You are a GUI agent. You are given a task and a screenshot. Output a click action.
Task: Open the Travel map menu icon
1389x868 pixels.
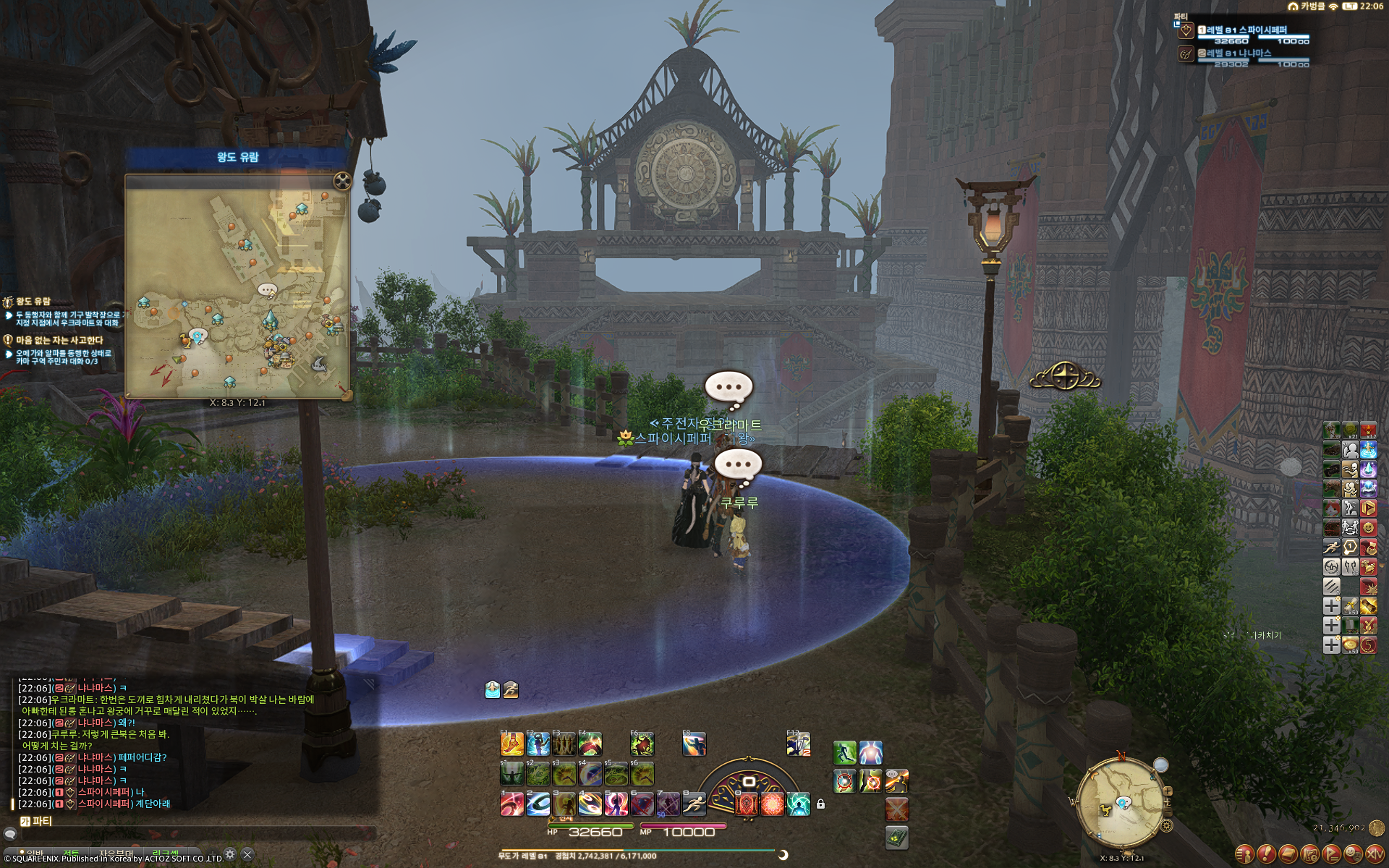tap(1309, 854)
